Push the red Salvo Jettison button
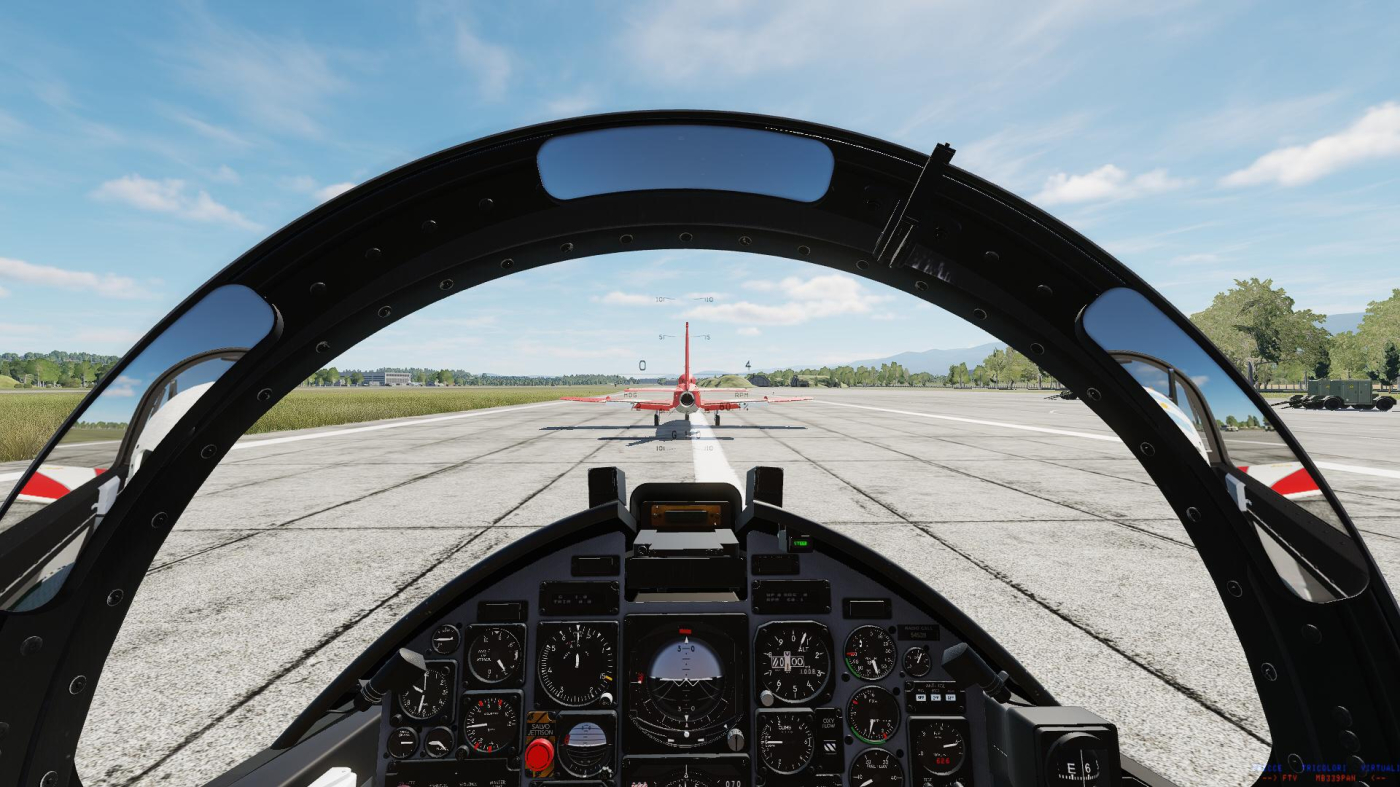The width and height of the screenshot is (1400, 787). [x=539, y=754]
